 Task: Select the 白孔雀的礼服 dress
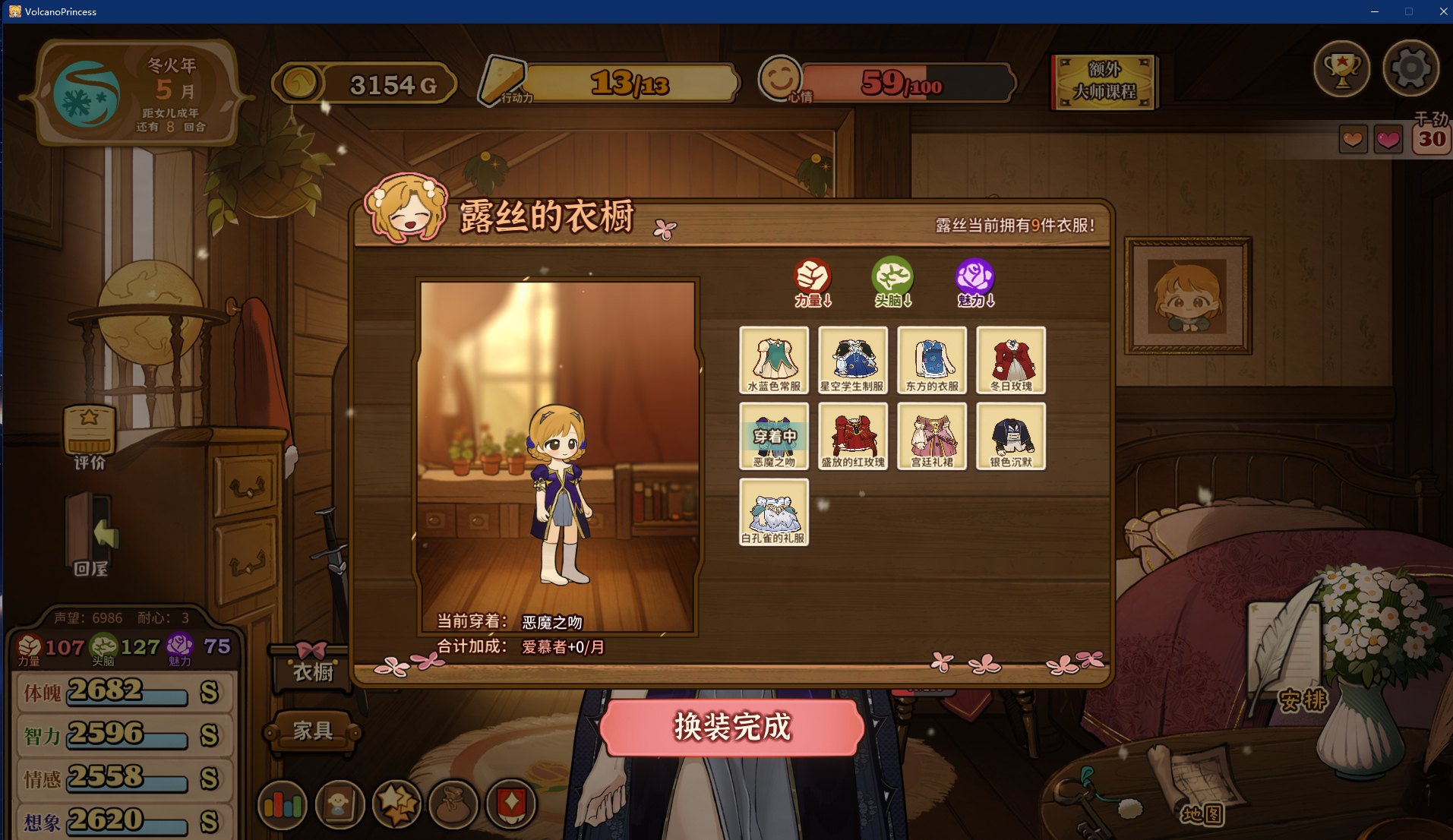click(x=774, y=512)
